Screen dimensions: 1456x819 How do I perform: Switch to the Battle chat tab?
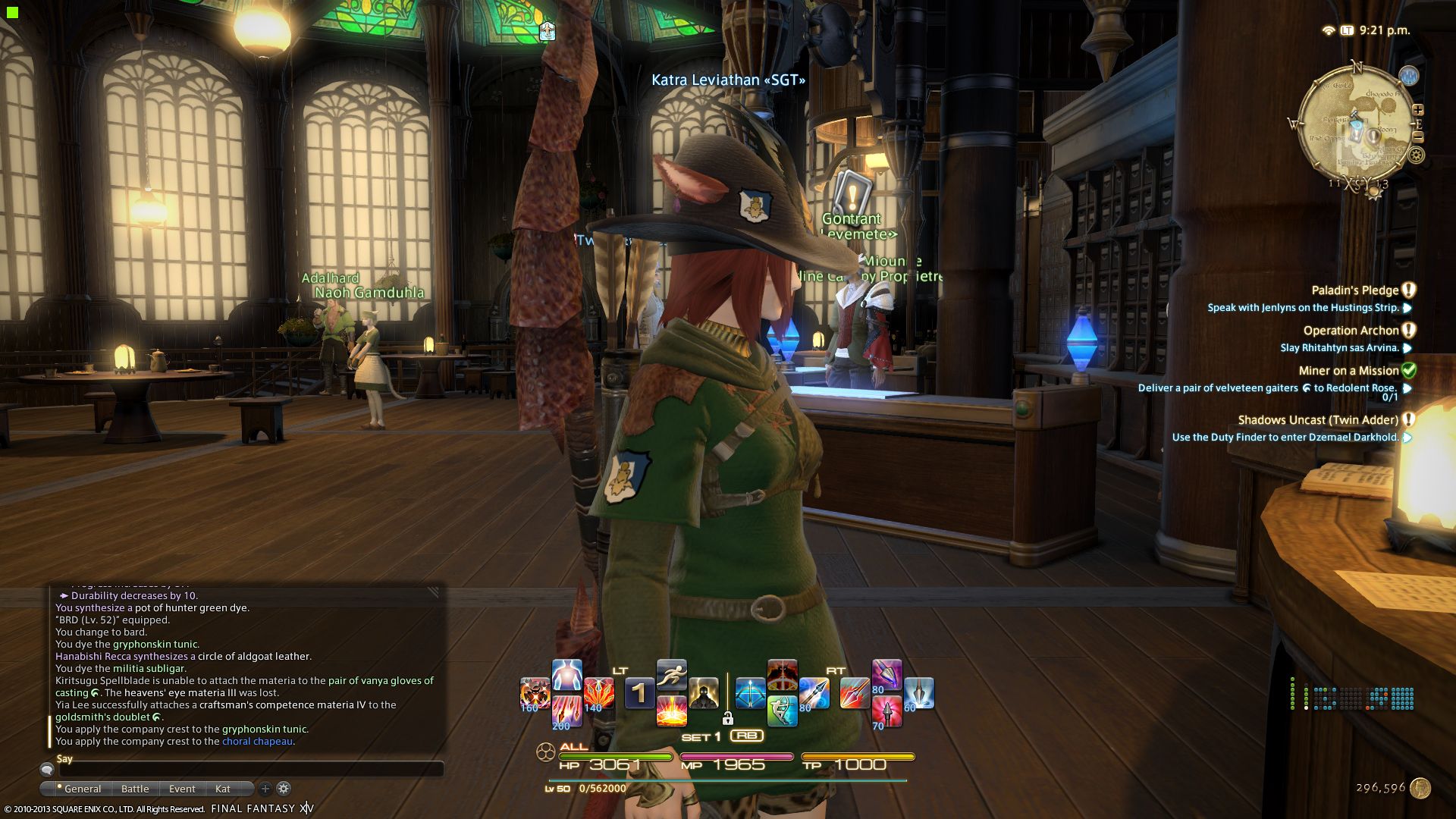click(x=135, y=789)
